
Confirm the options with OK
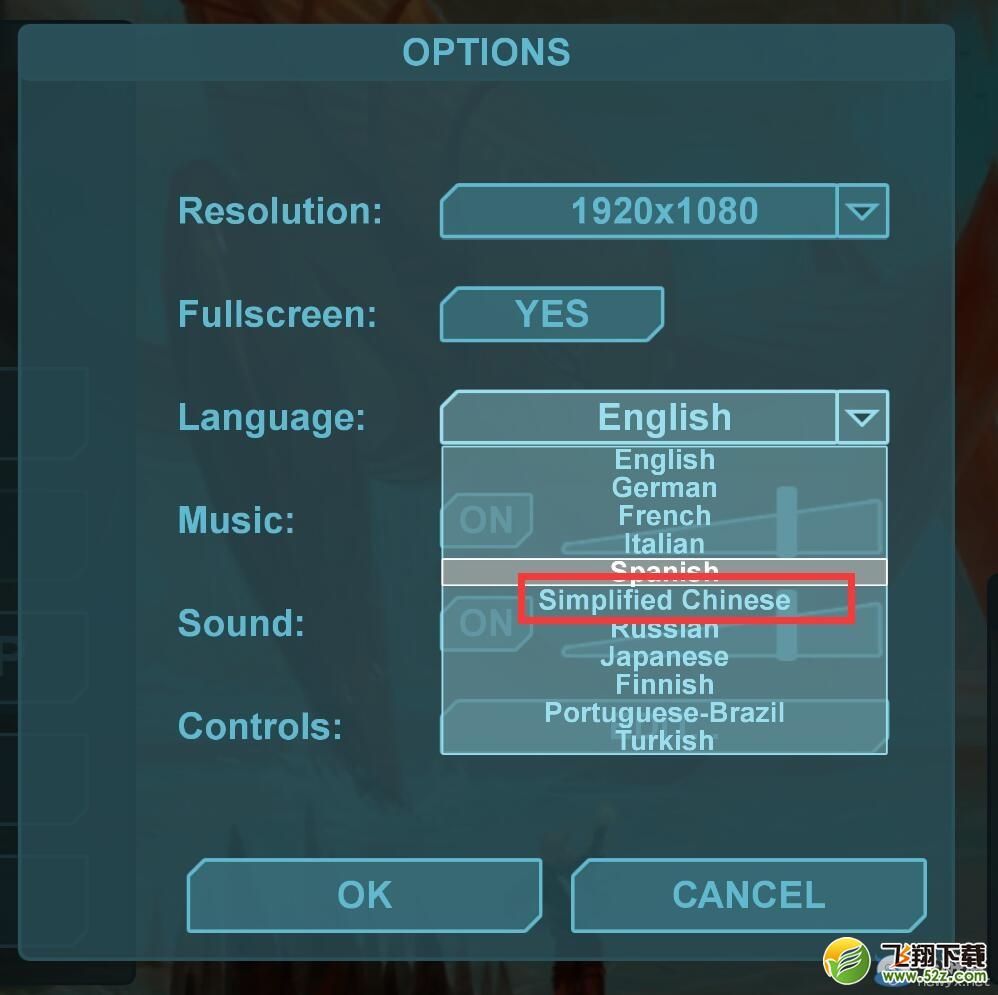pos(364,895)
